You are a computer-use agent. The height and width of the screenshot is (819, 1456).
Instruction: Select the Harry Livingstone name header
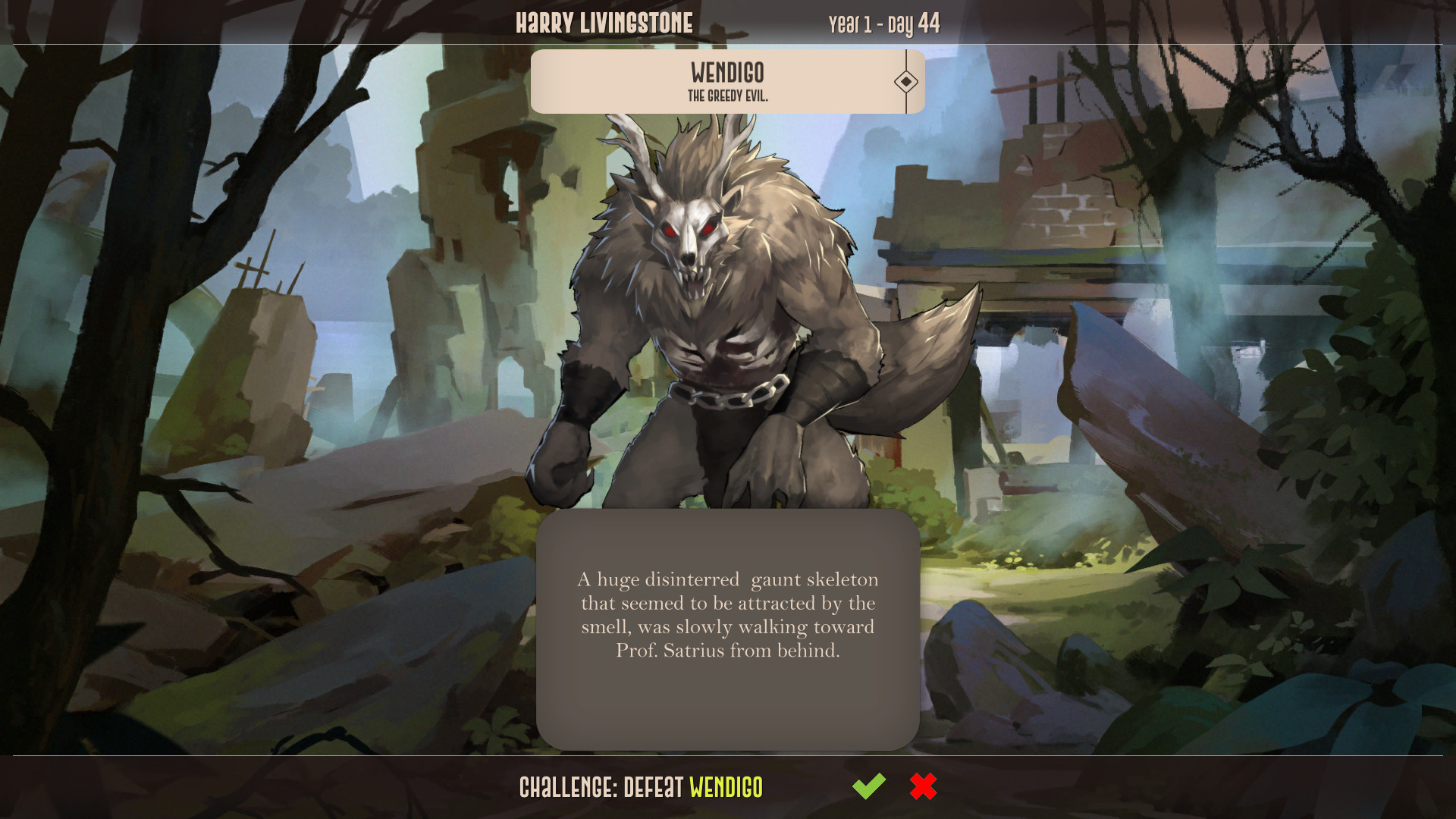pos(604,22)
